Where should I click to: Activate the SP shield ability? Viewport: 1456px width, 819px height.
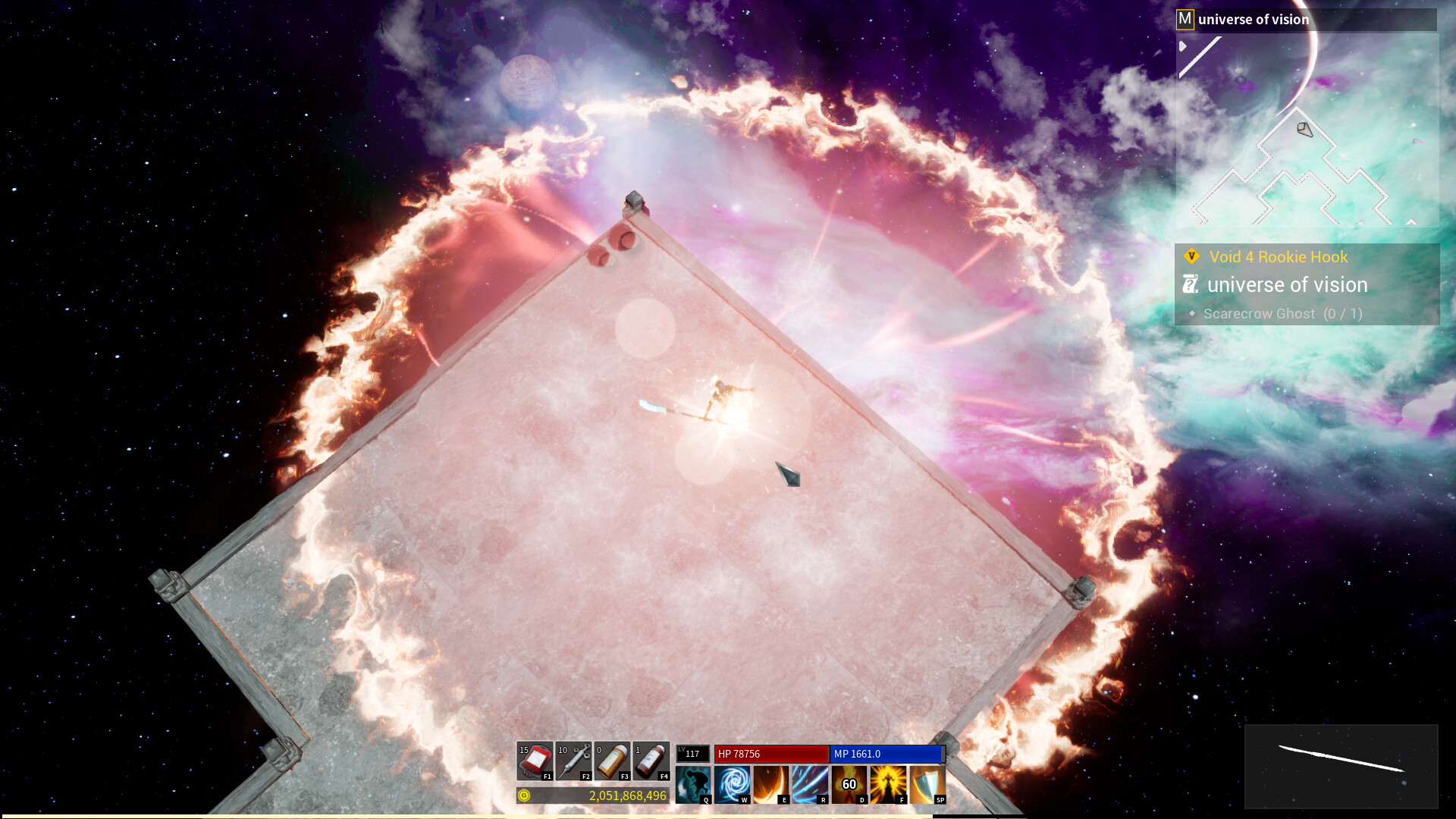[926, 784]
